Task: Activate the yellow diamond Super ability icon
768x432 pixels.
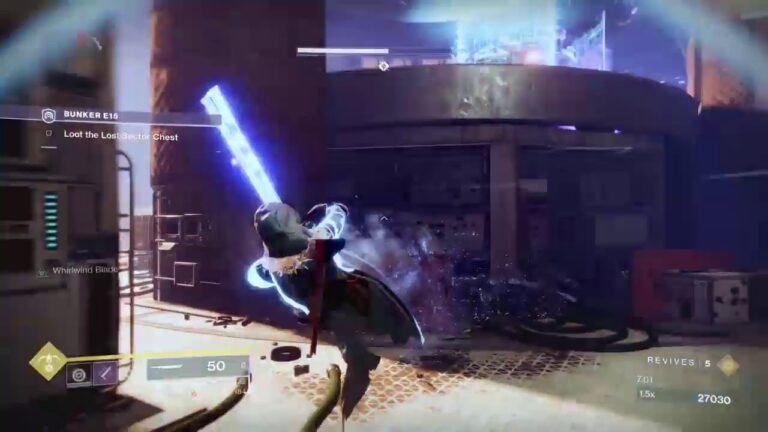Action: [x=46, y=360]
